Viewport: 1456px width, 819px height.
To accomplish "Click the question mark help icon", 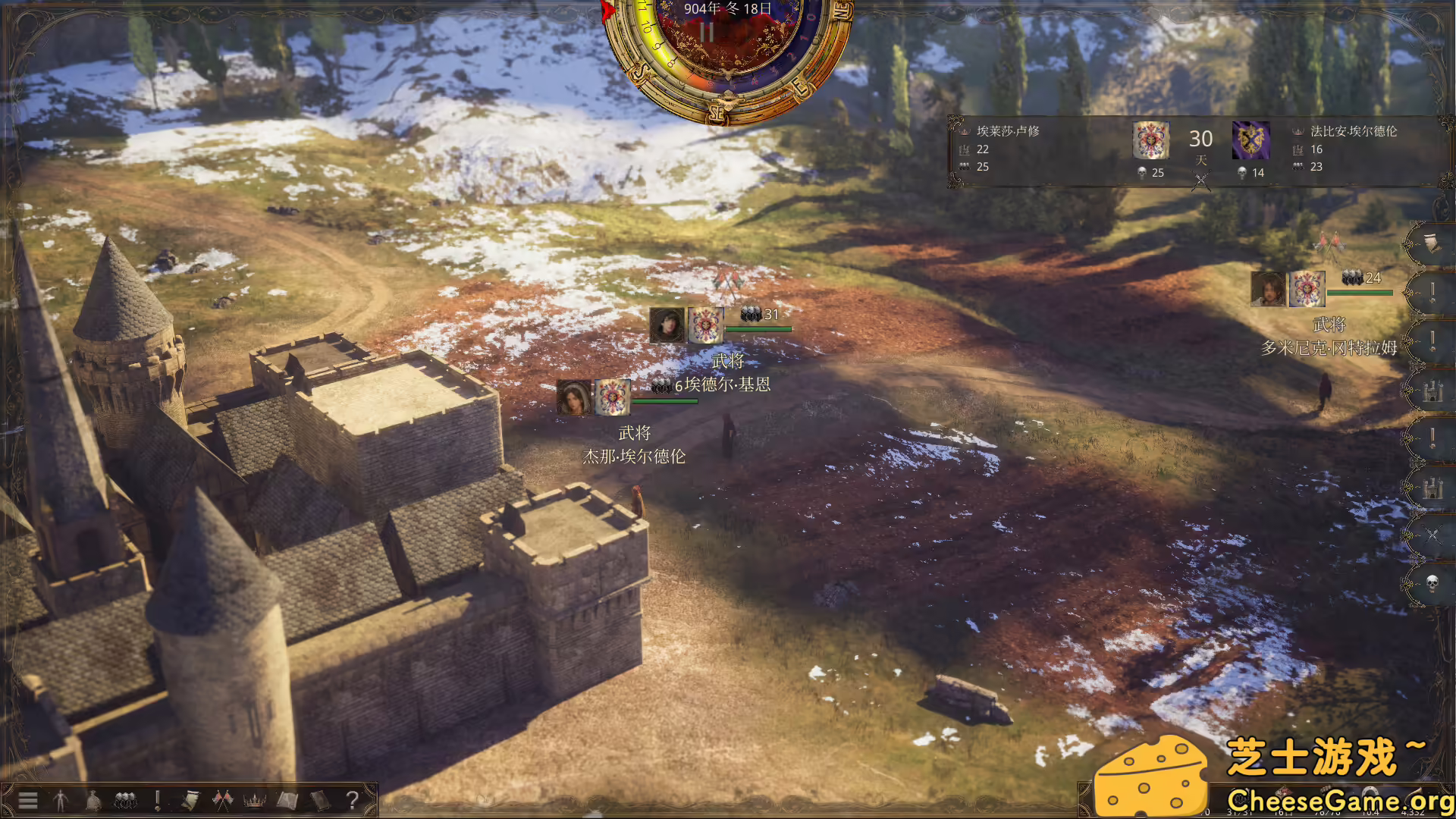I will coord(353,799).
